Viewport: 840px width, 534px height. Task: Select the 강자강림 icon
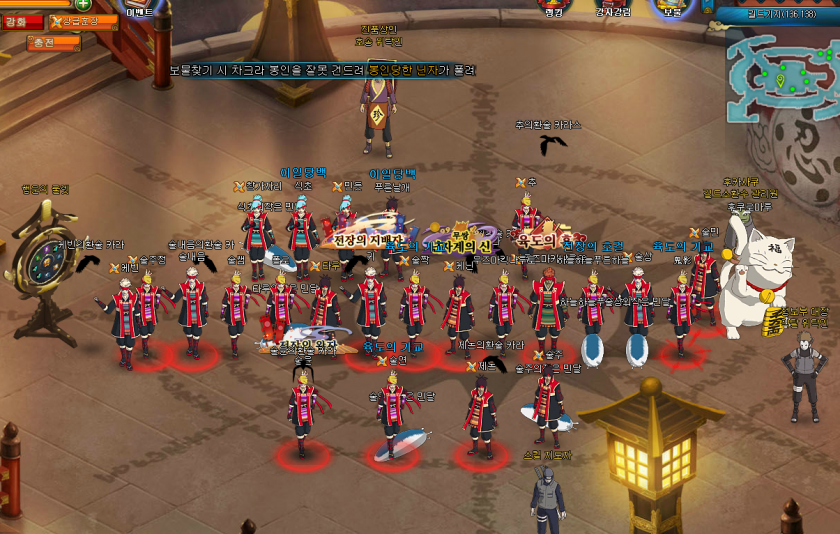coord(612,9)
